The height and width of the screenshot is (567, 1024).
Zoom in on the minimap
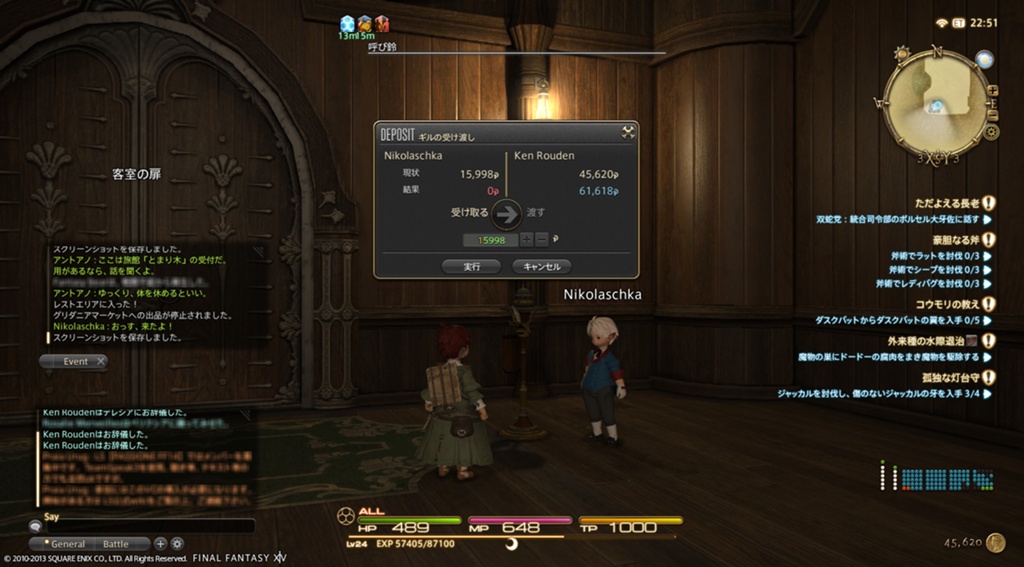(x=992, y=90)
